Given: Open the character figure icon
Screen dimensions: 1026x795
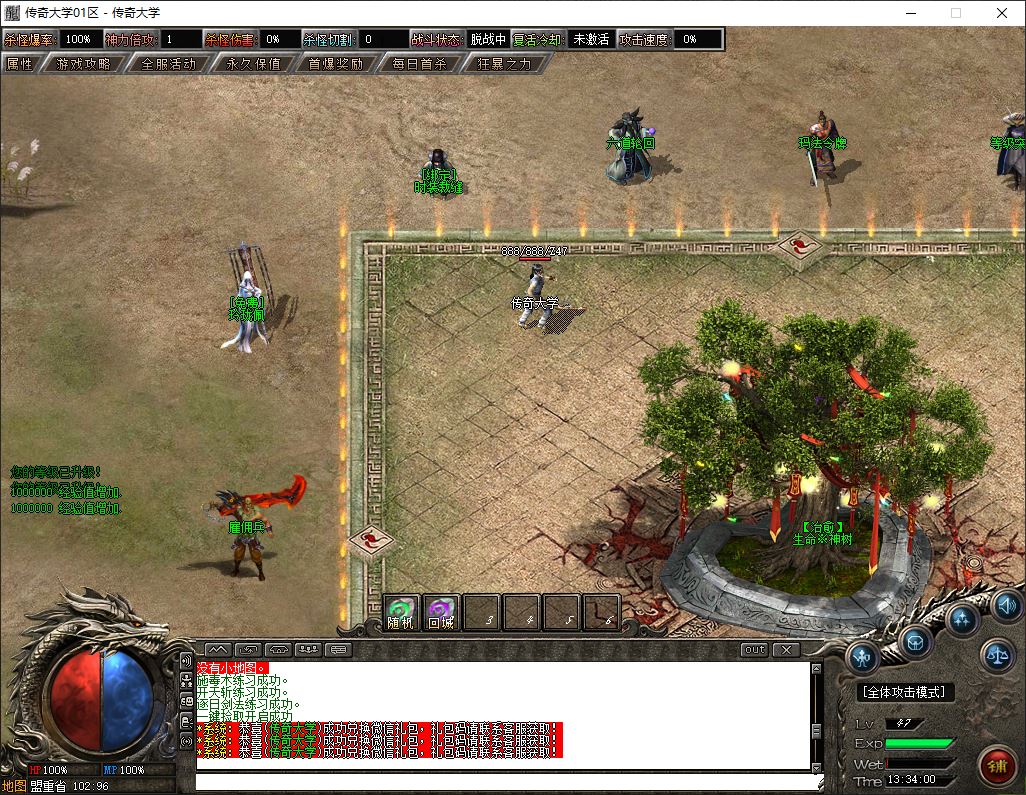Looking at the screenshot, I should pos(863,657).
